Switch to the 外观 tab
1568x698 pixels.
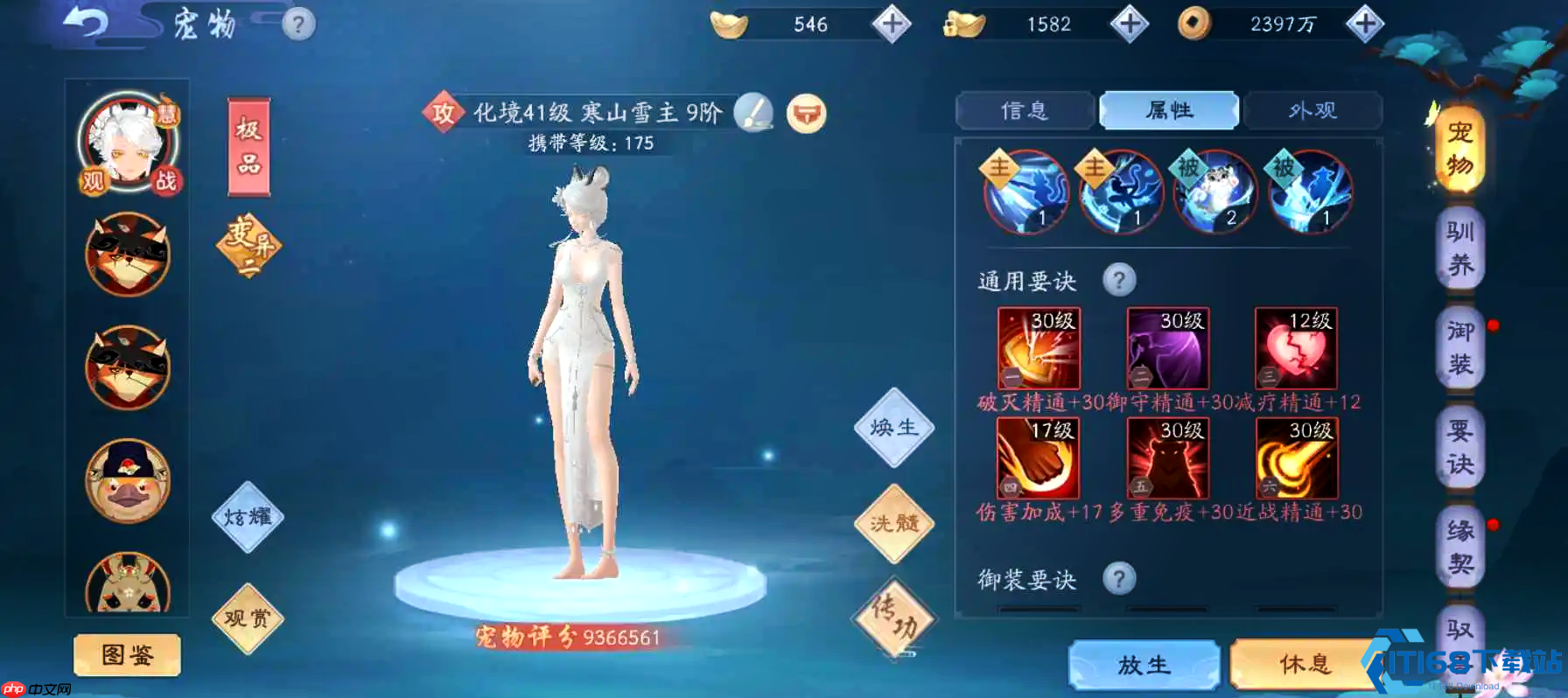(1313, 110)
